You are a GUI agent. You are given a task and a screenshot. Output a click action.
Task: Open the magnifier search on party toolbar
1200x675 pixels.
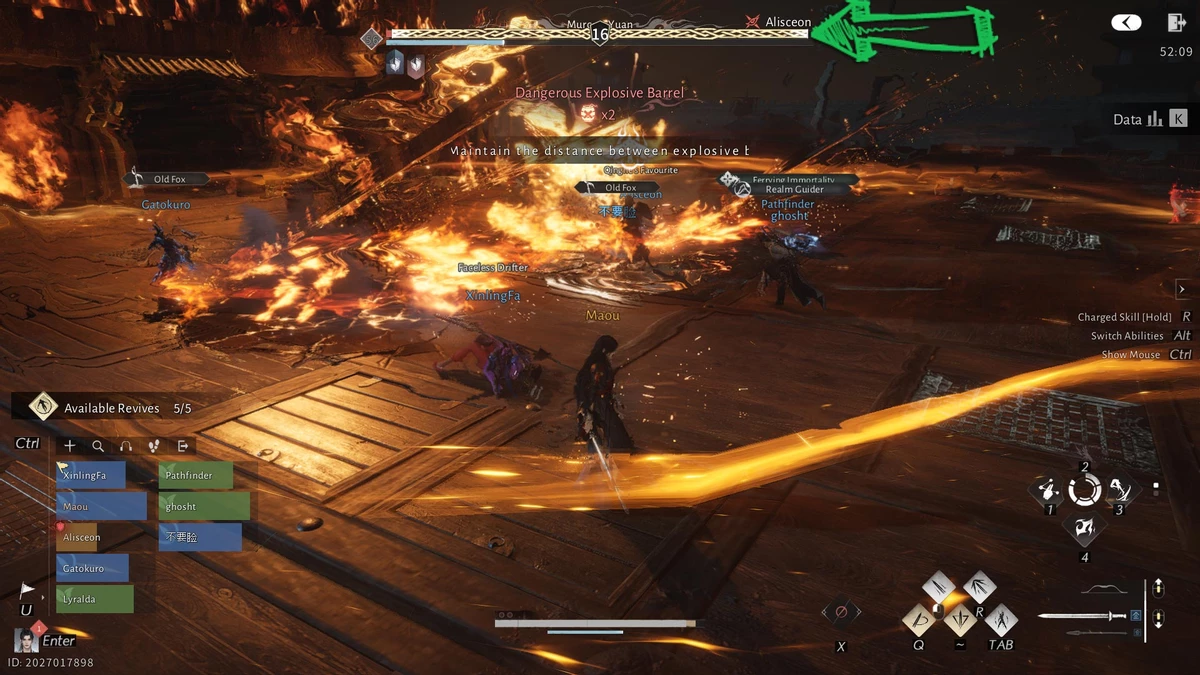tap(98, 446)
